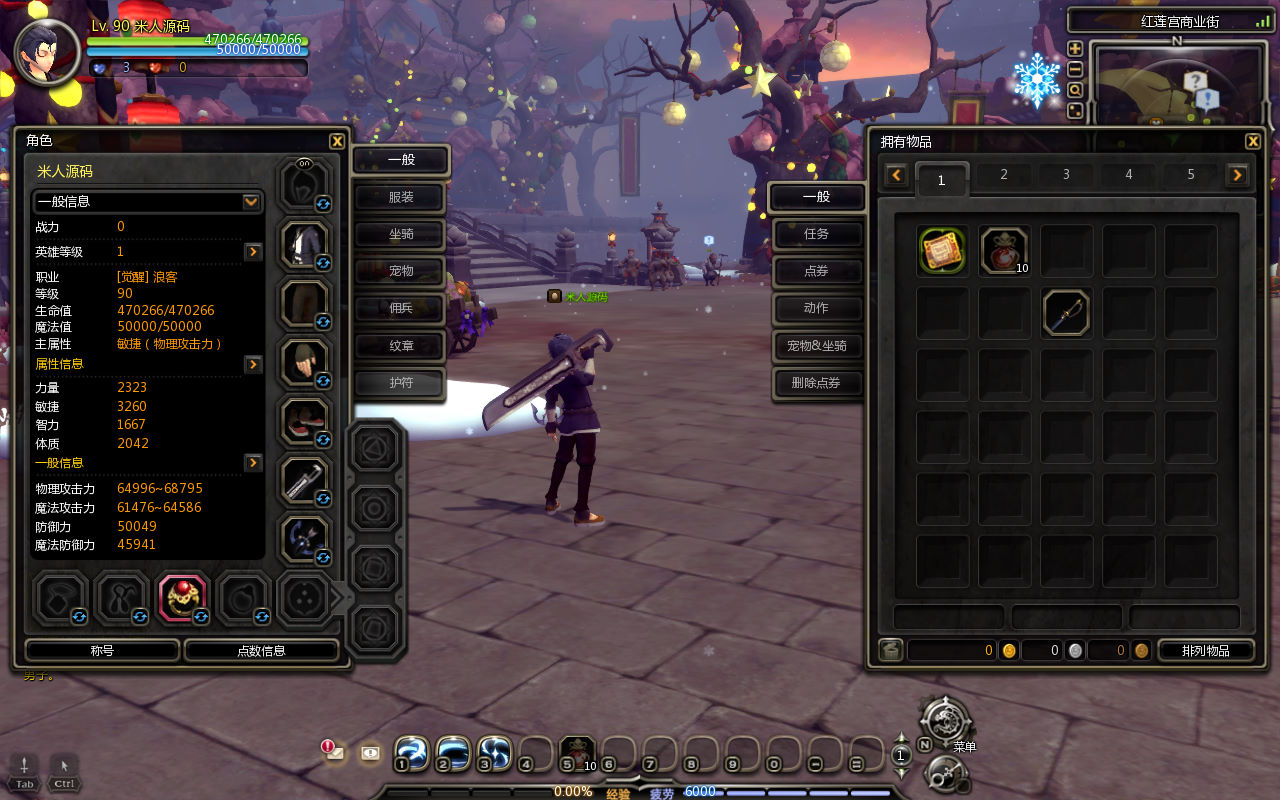
Task: Open the 菜单 main menu button
Action: click(944, 721)
